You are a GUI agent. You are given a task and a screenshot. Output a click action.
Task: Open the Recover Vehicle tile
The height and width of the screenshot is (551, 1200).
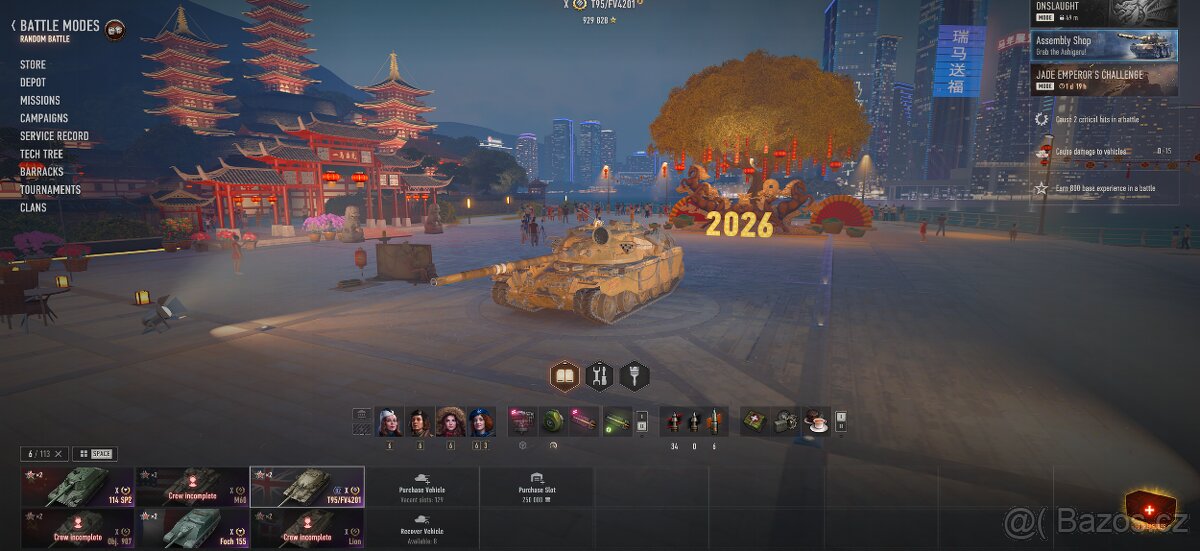point(422,528)
